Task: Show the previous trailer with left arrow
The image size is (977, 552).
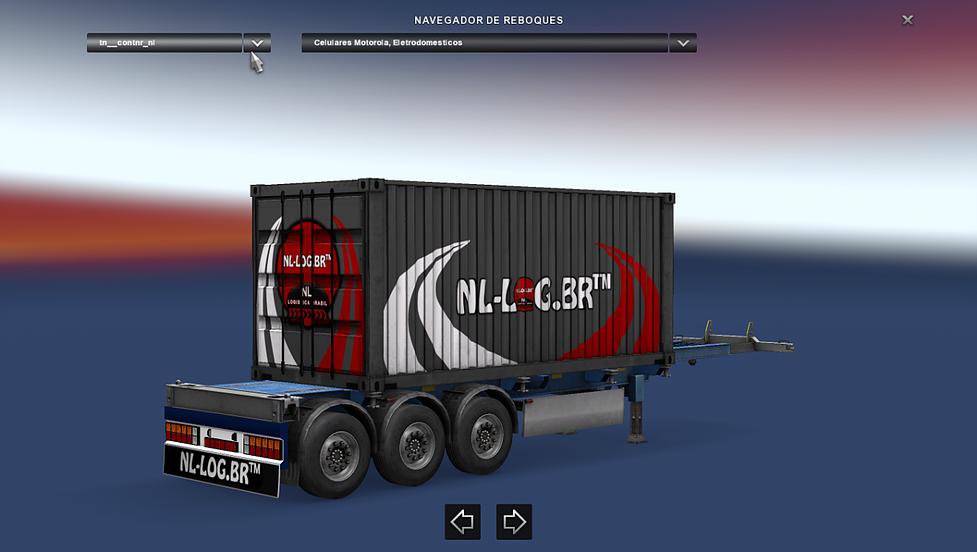Action: pyautogui.click(x=462, y=521)
